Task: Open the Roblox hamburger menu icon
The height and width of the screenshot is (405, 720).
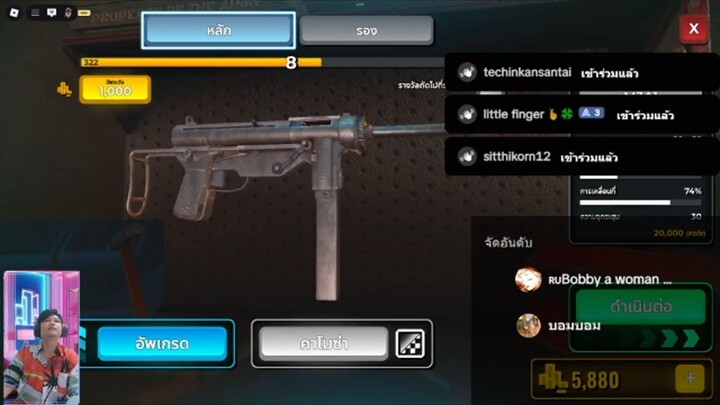Action: pyautogui.click(x=34, y=13)
